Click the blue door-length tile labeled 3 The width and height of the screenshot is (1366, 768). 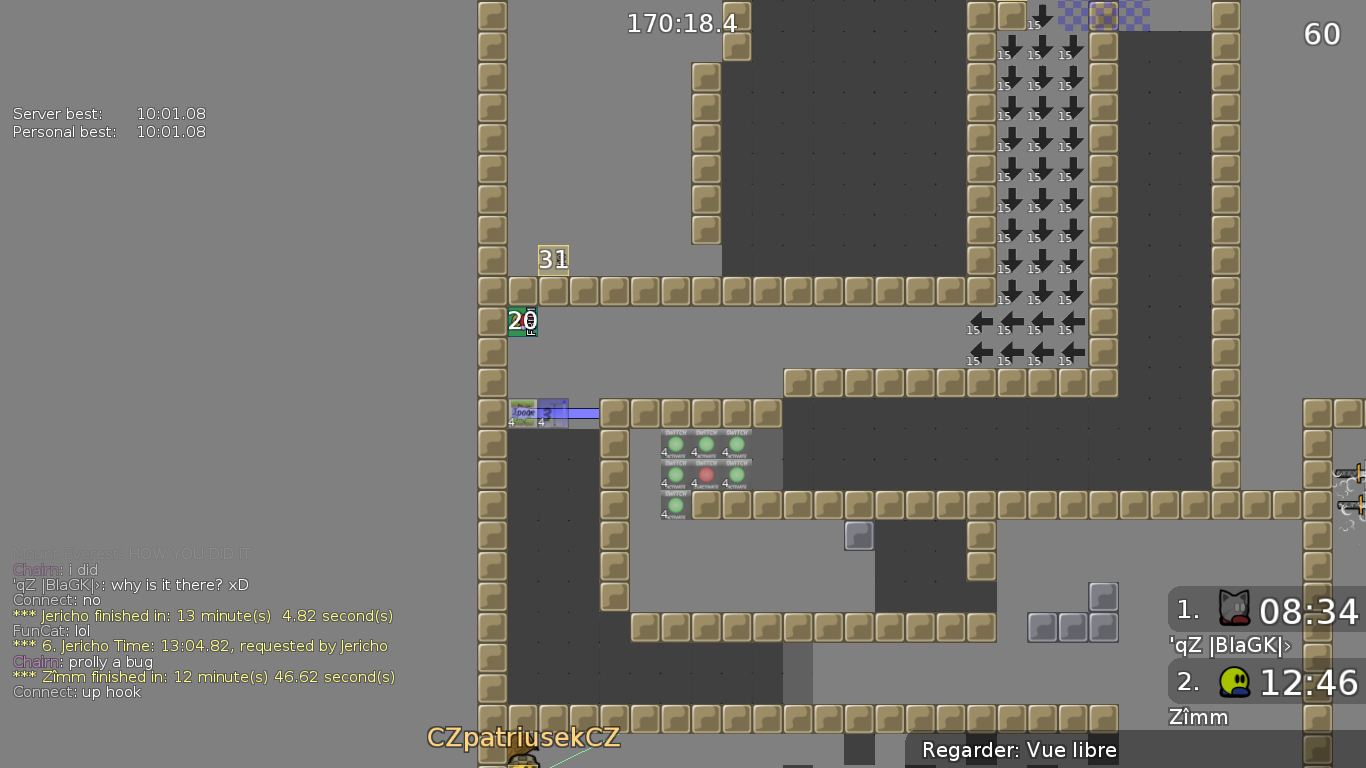(552, 412)
